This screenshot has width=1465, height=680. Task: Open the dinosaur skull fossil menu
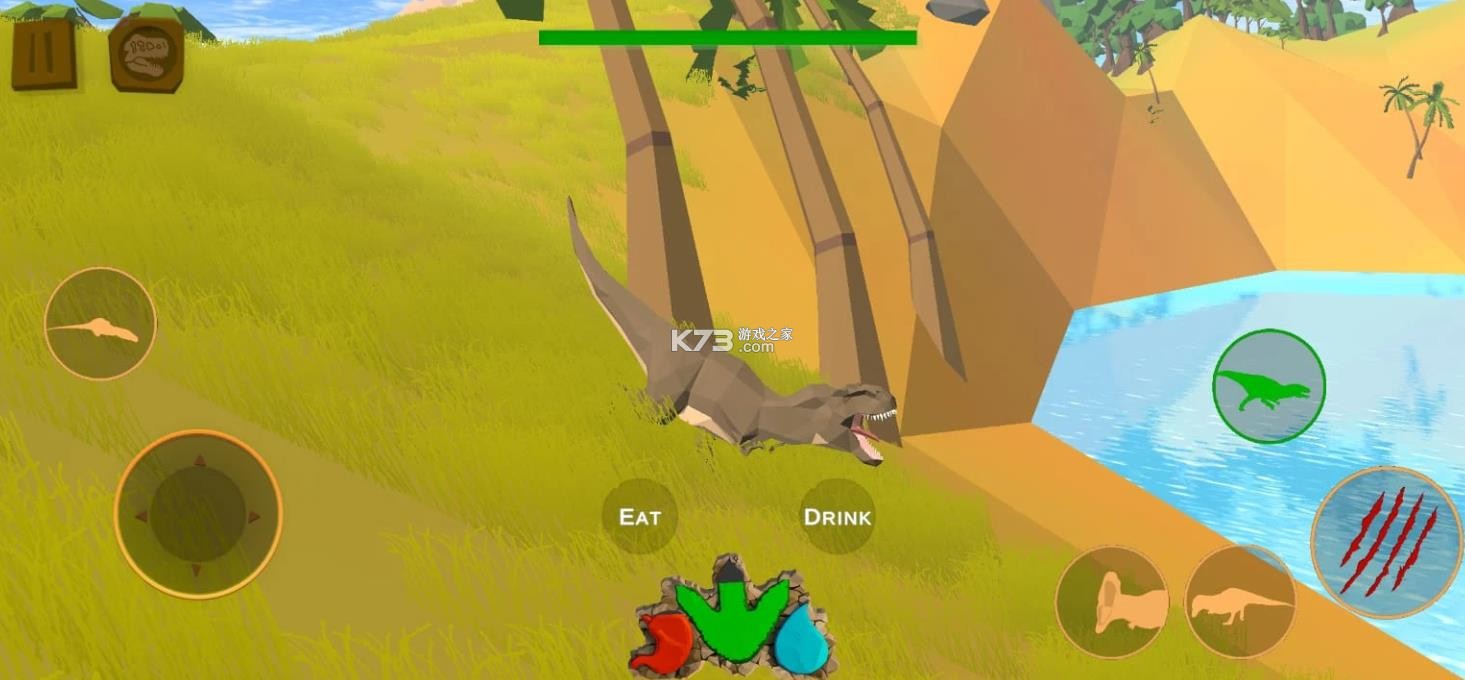146,53
